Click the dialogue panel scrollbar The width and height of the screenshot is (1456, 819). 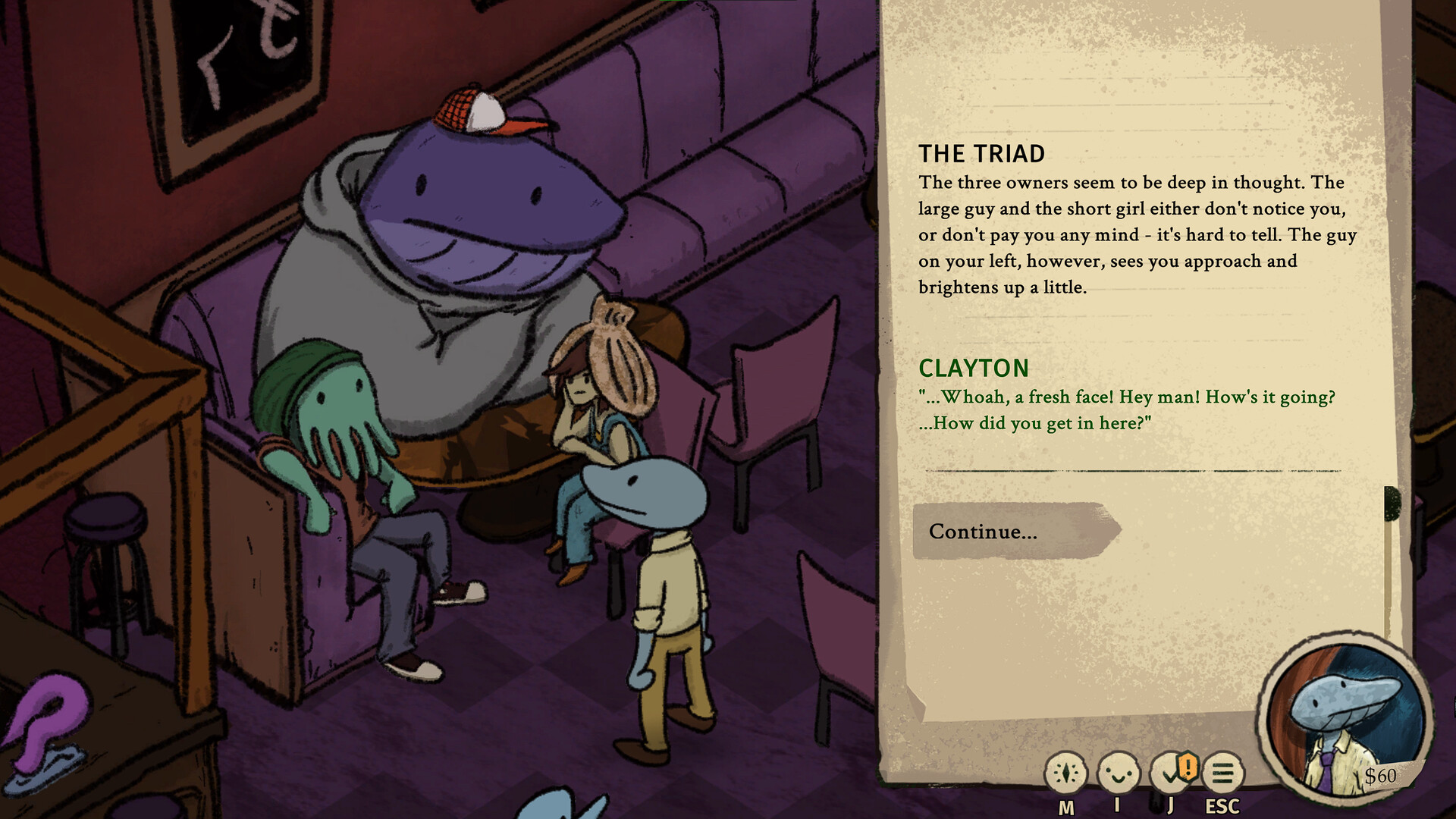click(x=1392, y=561)
